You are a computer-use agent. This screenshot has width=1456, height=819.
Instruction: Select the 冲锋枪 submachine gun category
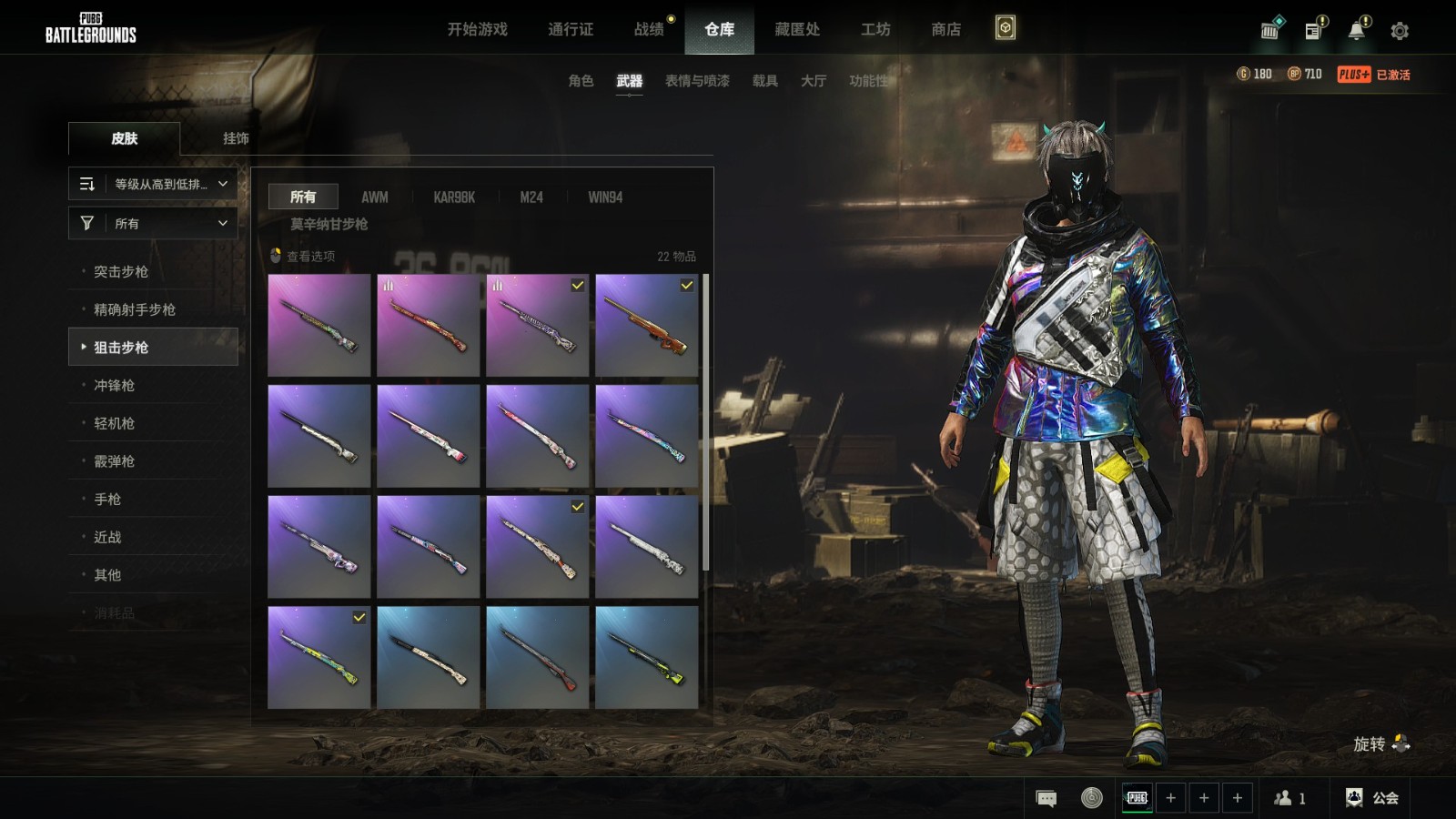click(x=114, y=385)
